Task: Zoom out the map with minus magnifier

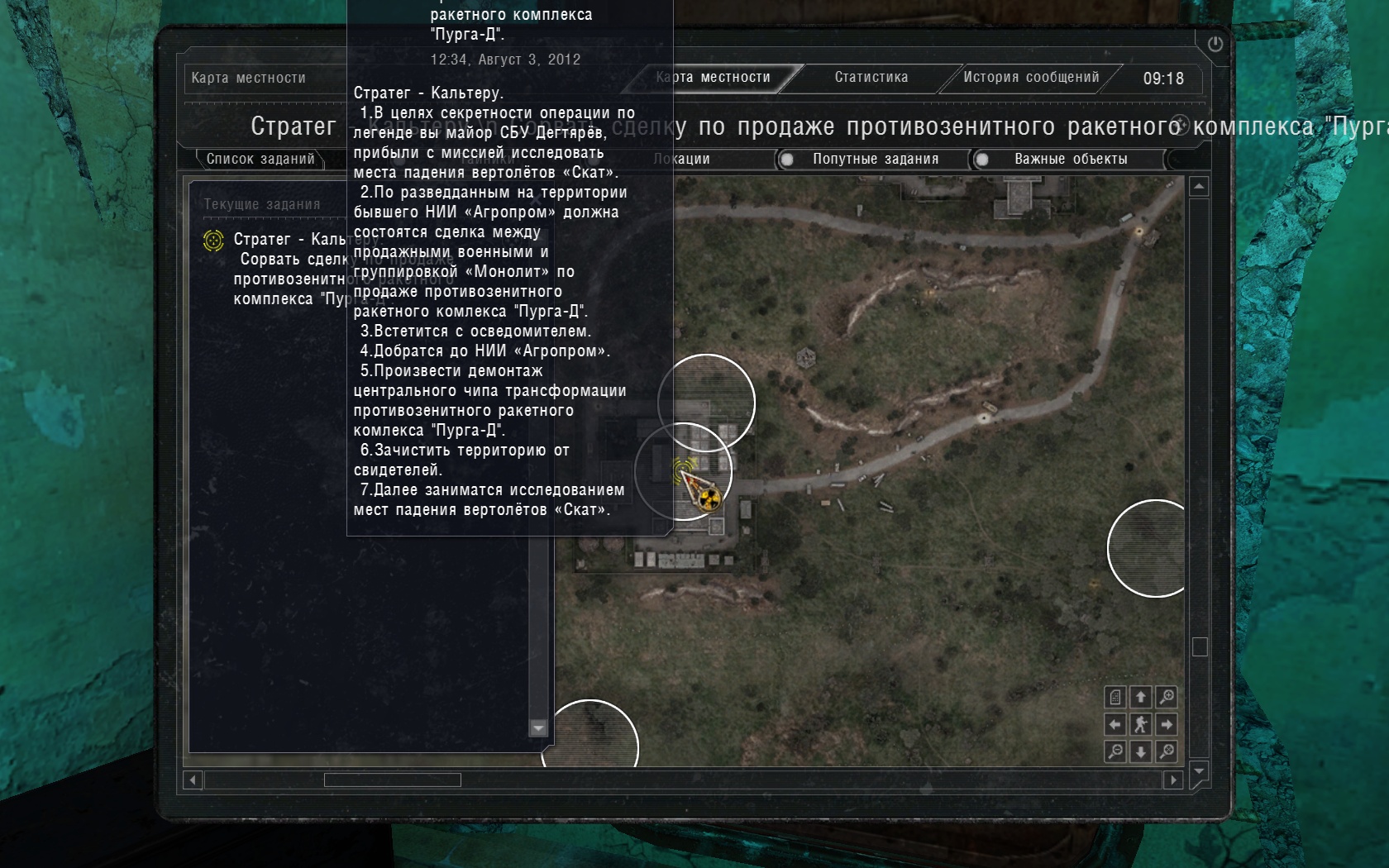Action: (x=1115, y=751)
